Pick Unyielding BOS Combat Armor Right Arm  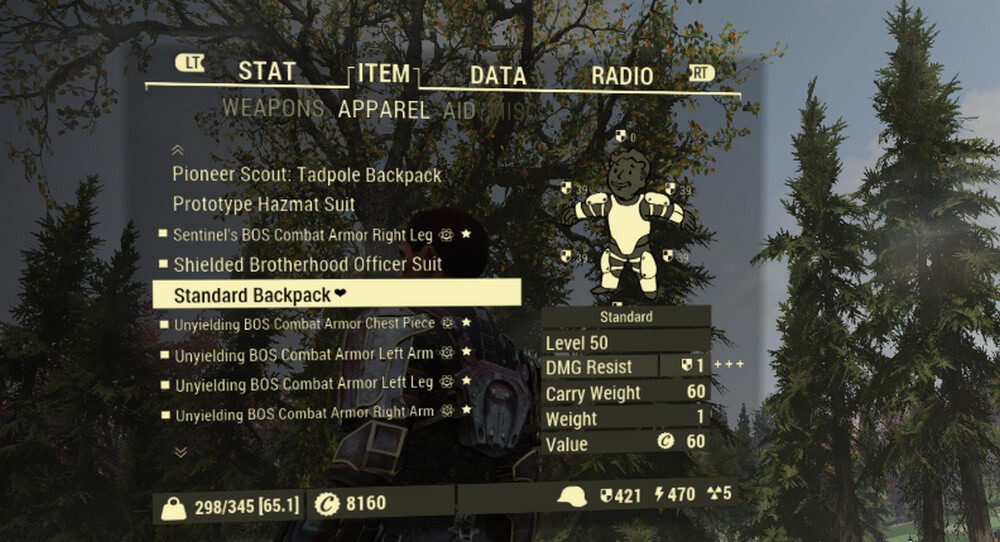point(304,413)
